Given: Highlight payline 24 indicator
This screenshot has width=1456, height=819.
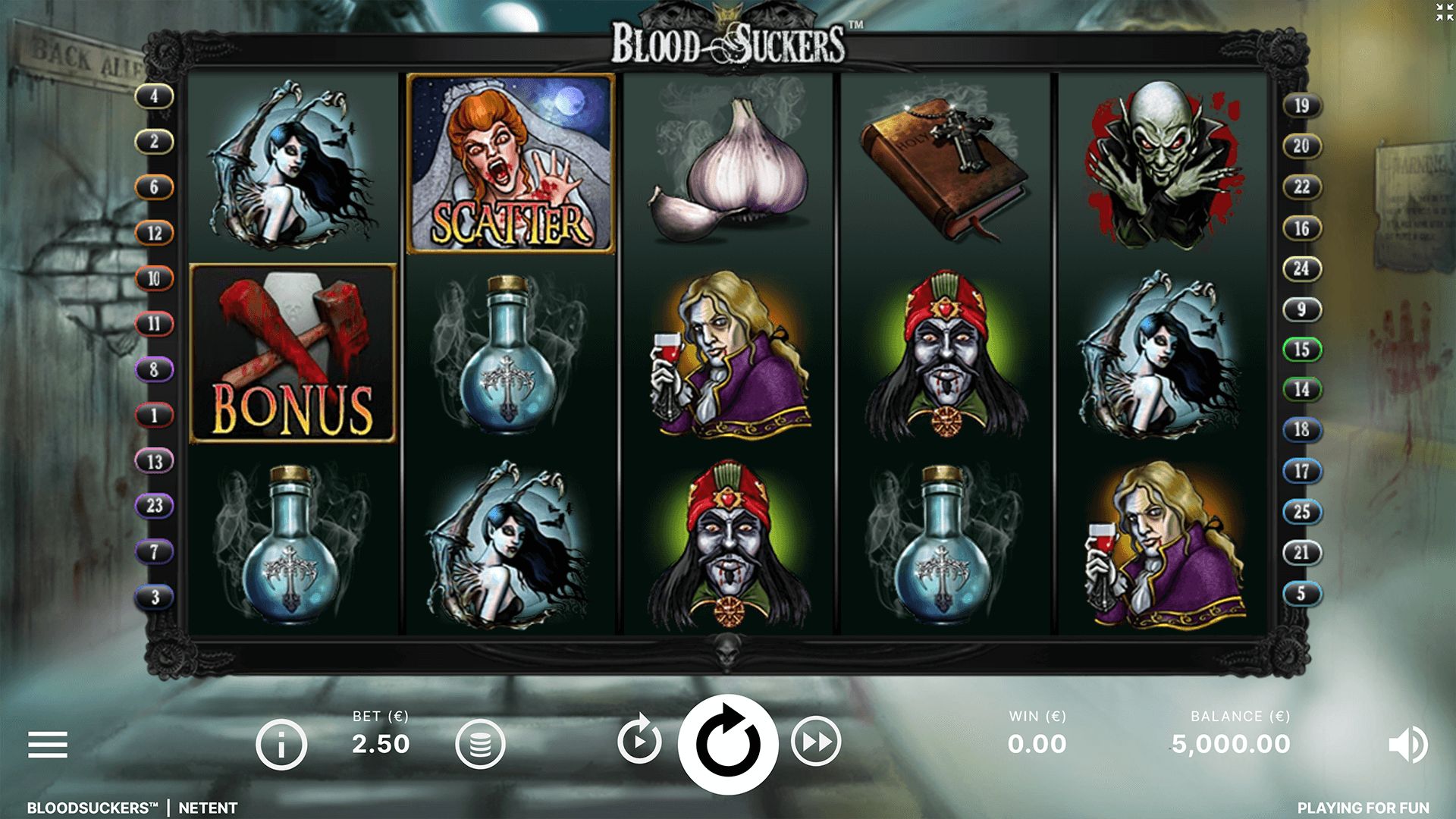Looking at the screenshot, I should pos(1301,268).
